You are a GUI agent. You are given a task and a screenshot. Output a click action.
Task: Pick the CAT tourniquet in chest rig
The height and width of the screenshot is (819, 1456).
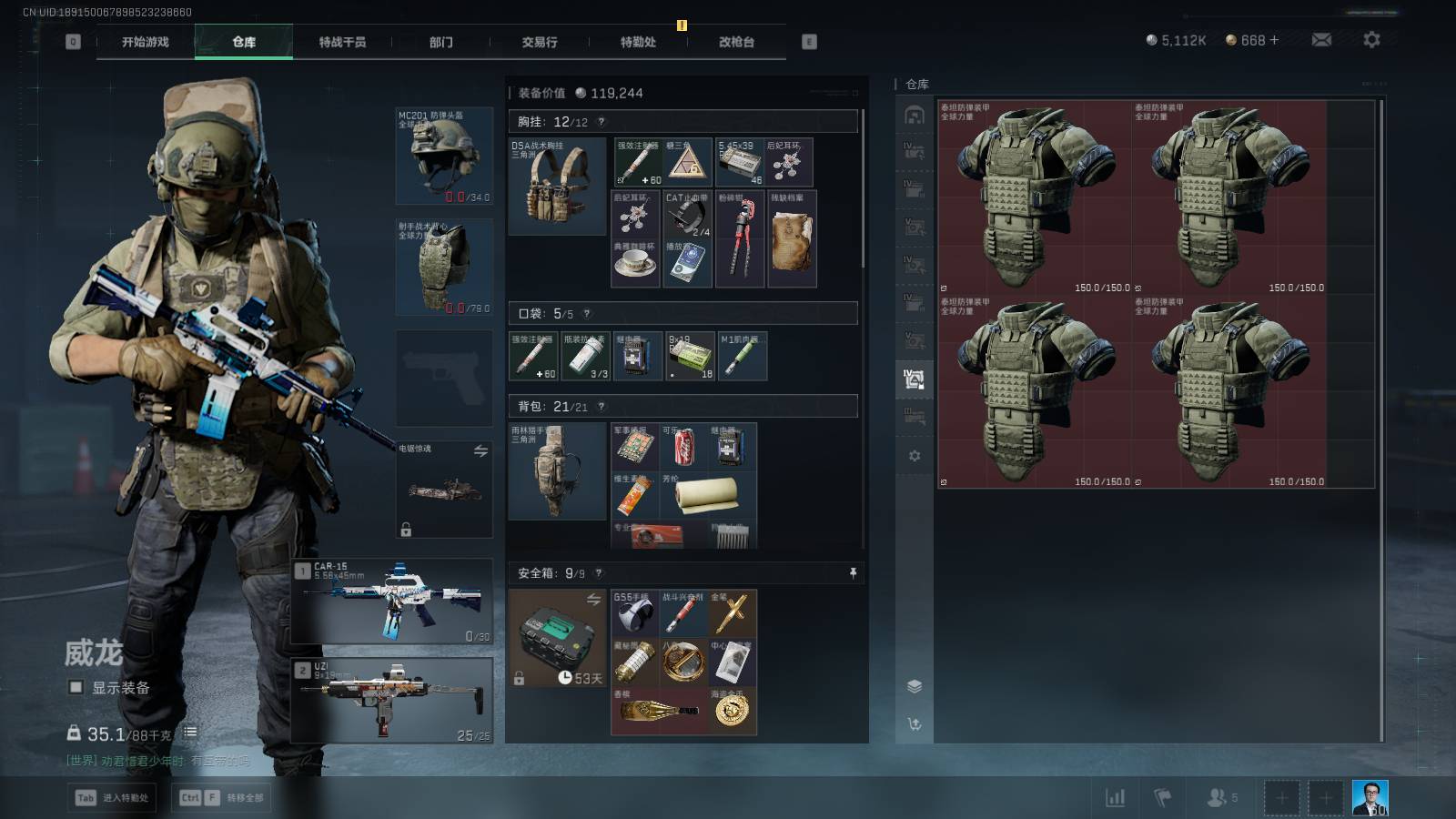pyautogui.click(x=687, y=215)
